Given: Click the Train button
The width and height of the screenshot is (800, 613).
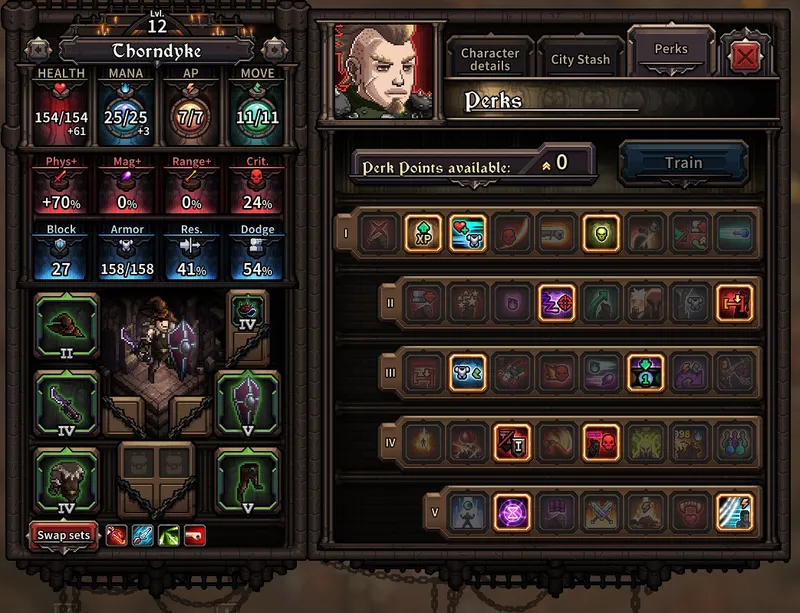Looking at the screenshot, I should 683,163.
